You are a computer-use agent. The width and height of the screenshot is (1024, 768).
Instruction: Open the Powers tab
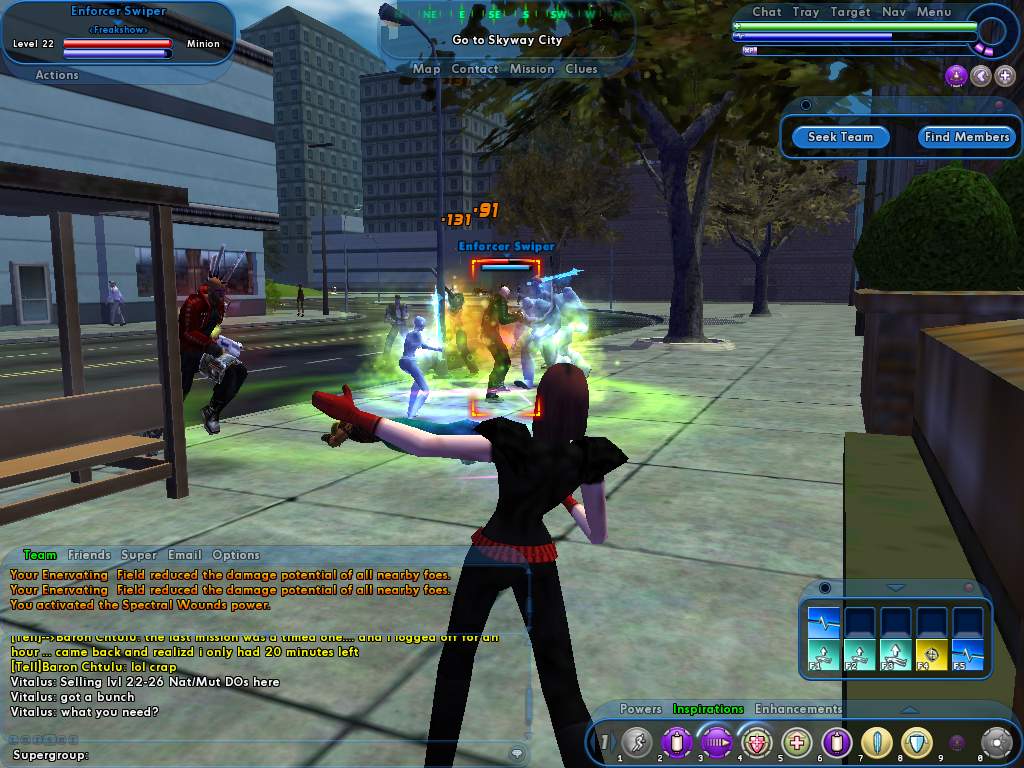[x=640, y=709]
